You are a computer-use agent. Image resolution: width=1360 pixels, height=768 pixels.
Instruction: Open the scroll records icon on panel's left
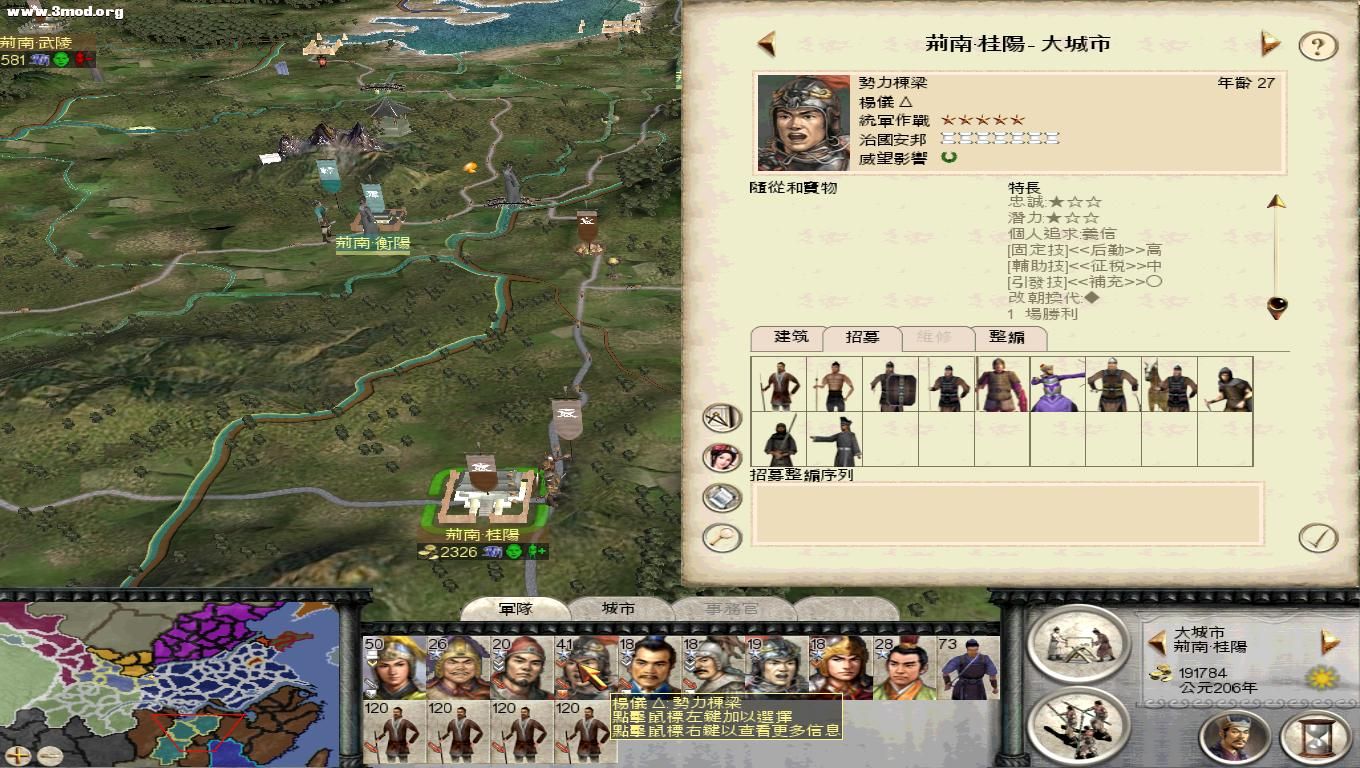coord(721,494)
